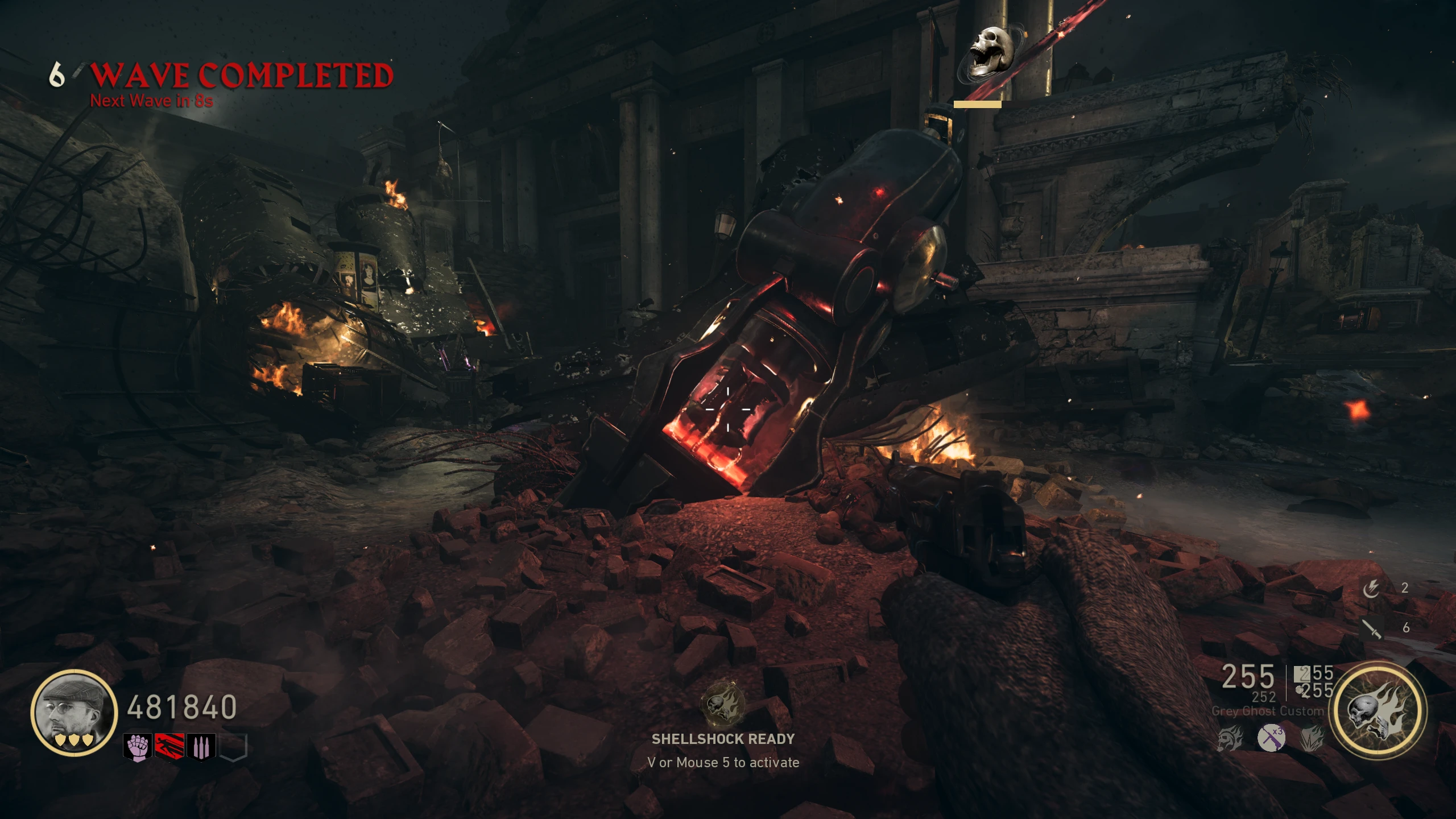Select the purple fist perk icon
1456x819 pixels.
click(x=137, y=747)
